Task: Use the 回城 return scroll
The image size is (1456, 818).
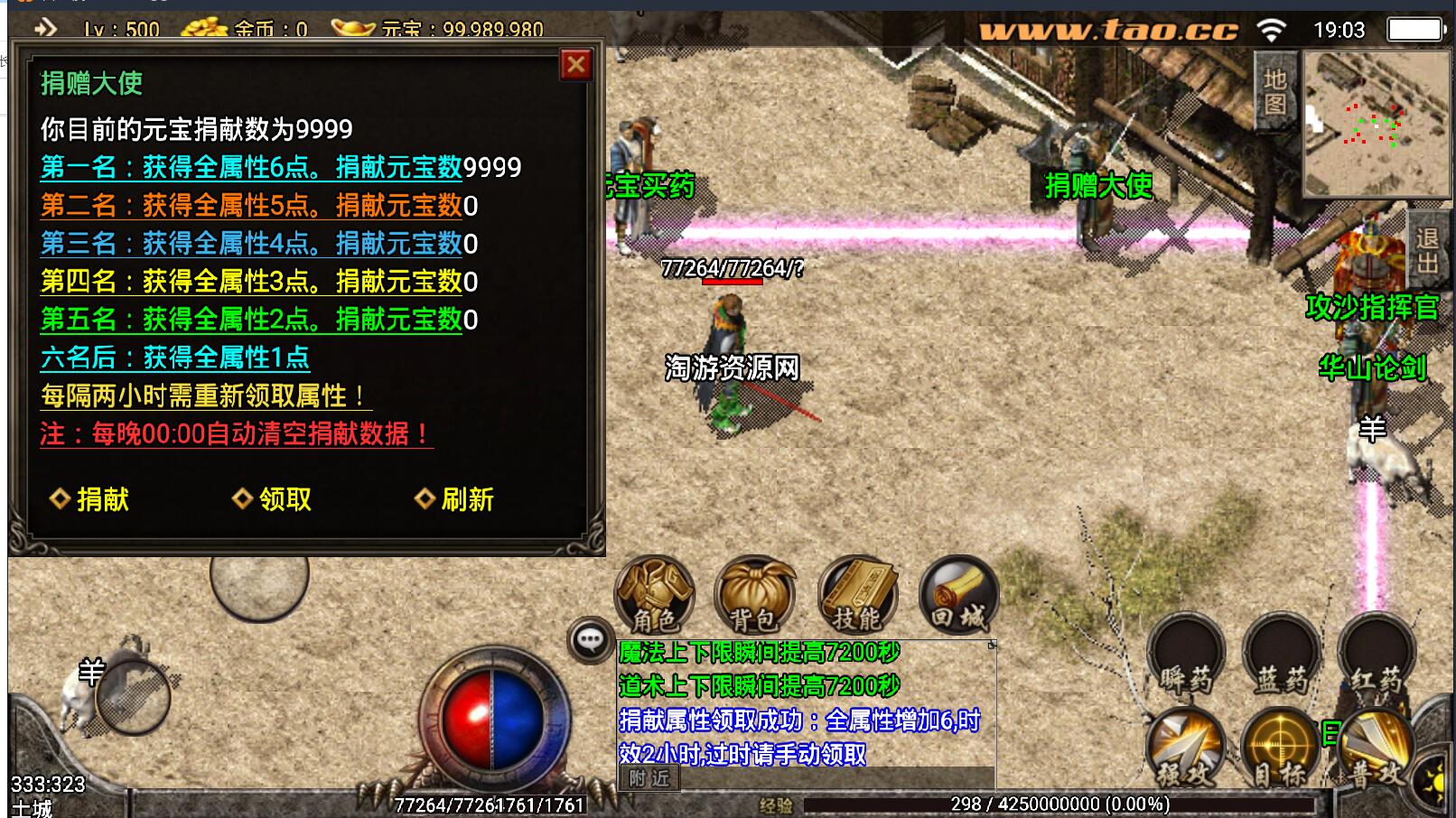Action: (x=960, y=596)
